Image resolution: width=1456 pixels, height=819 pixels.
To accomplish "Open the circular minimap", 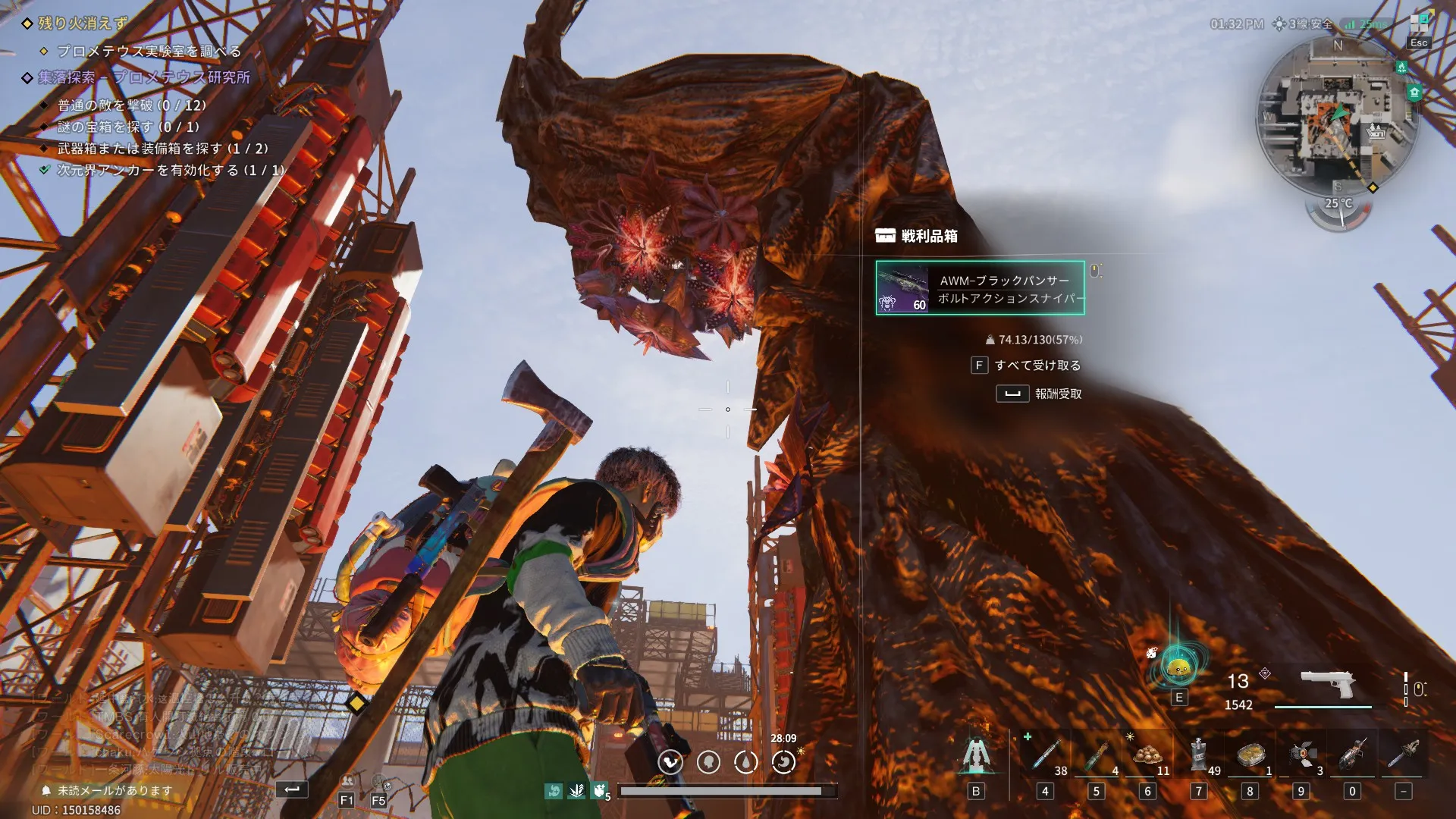I will [x=1336, y=115].
